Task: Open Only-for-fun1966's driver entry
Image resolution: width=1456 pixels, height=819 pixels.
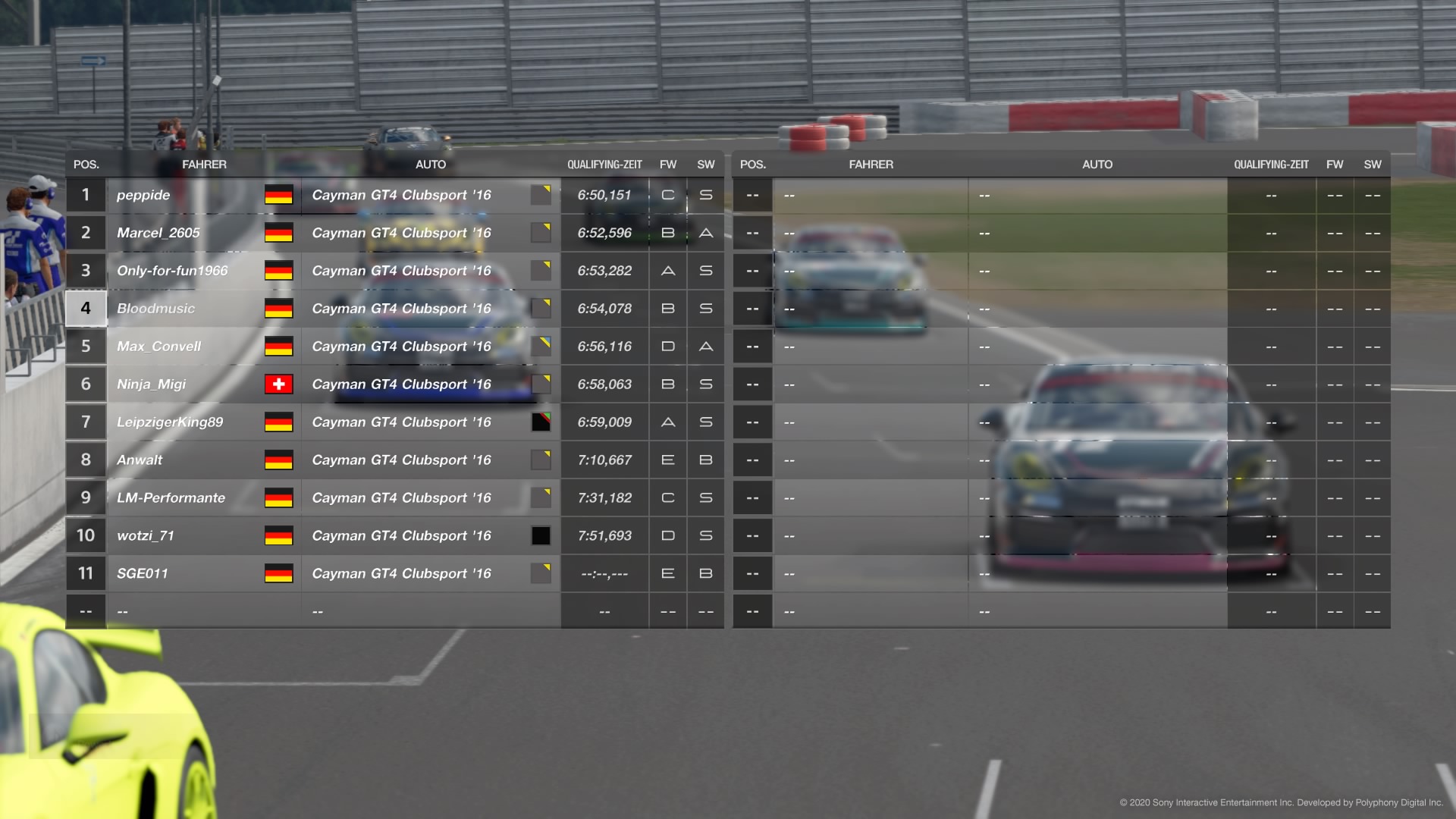Action: click(x=172, y=271)
